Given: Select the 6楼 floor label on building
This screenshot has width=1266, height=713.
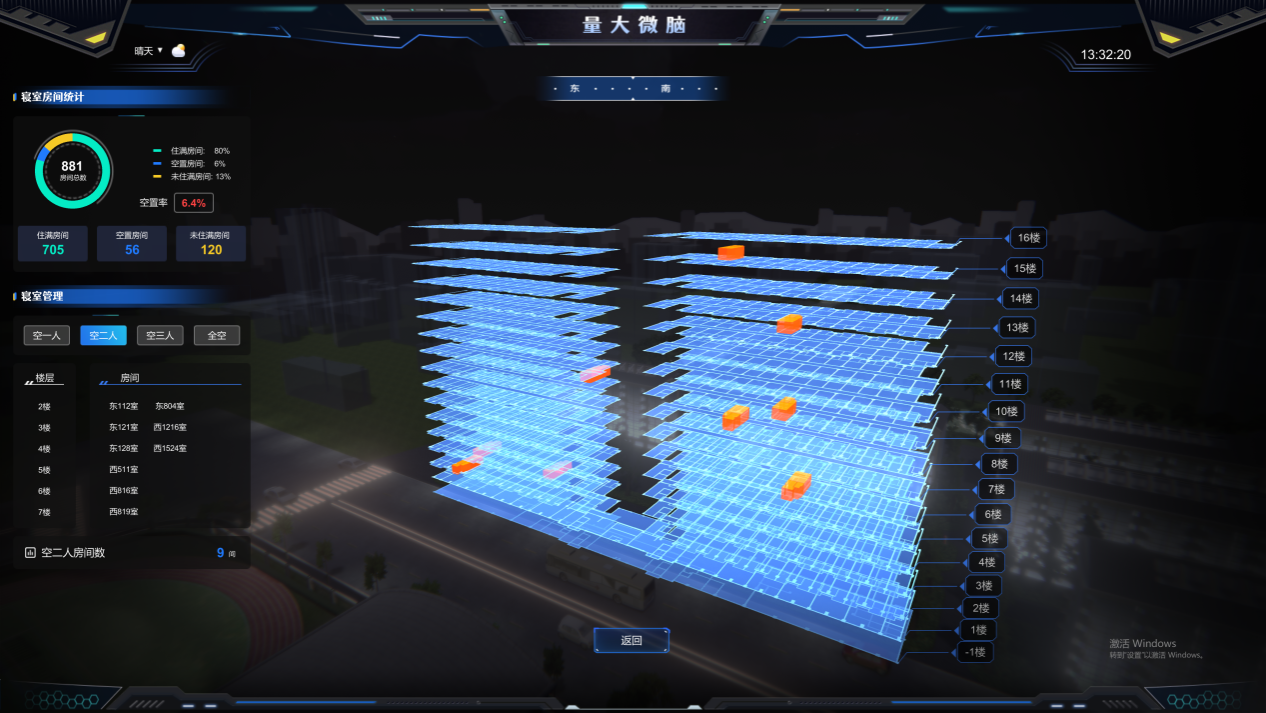Looking at the screenshot, I should 992,514.
